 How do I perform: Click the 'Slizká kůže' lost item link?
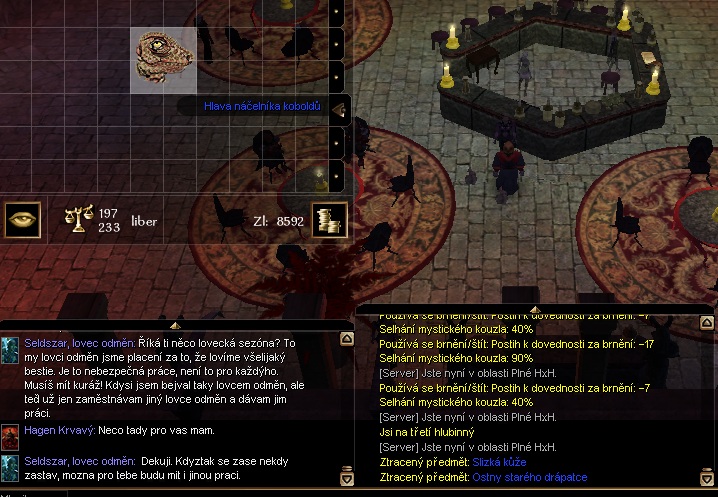(499, 462)
